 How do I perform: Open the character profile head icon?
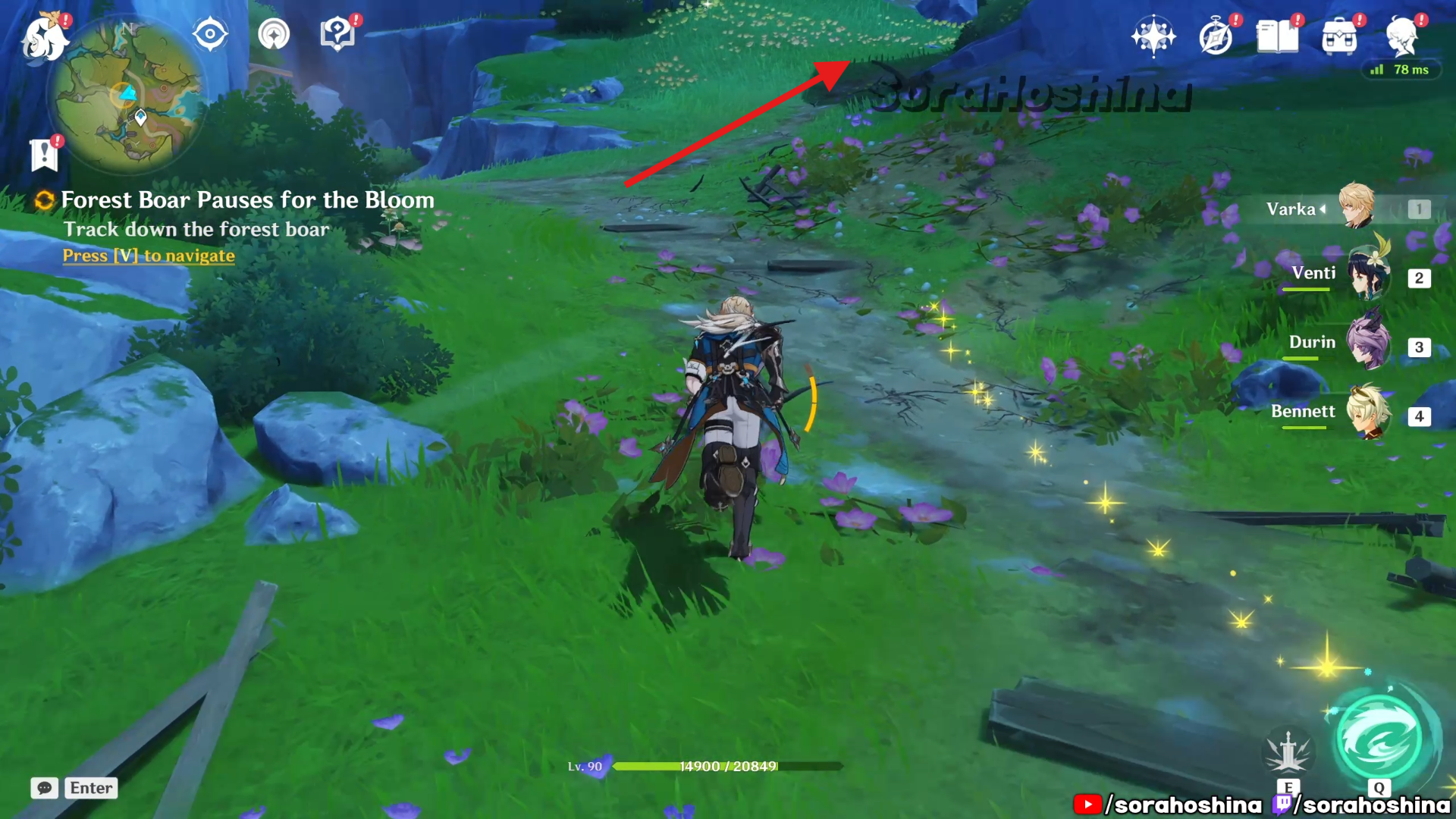tap(1401, 35)
